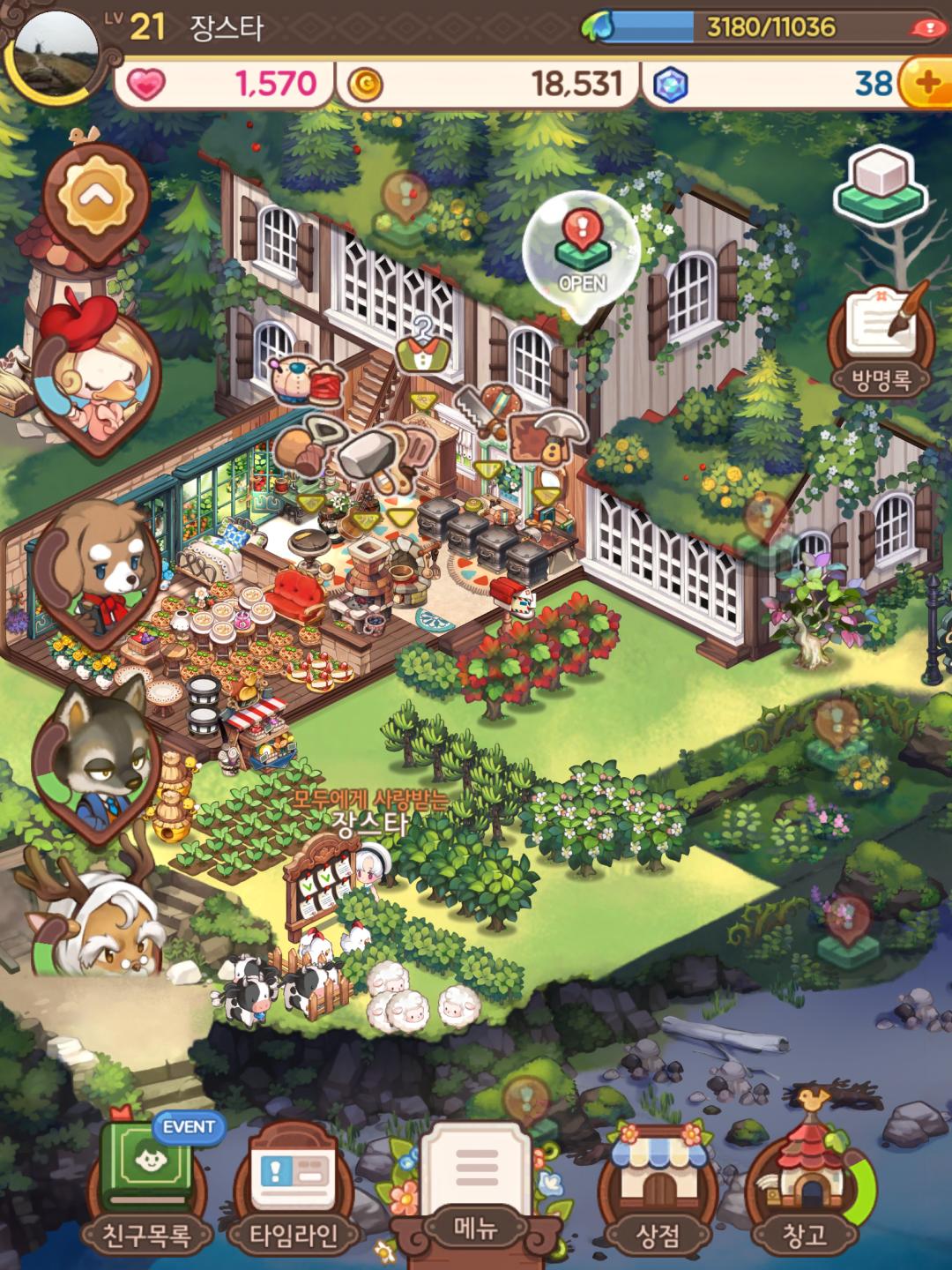The width and height of the screenshot is (952, 1270).
Task: Select the antlered deer elder portrait
Action: tap(93, 926)
